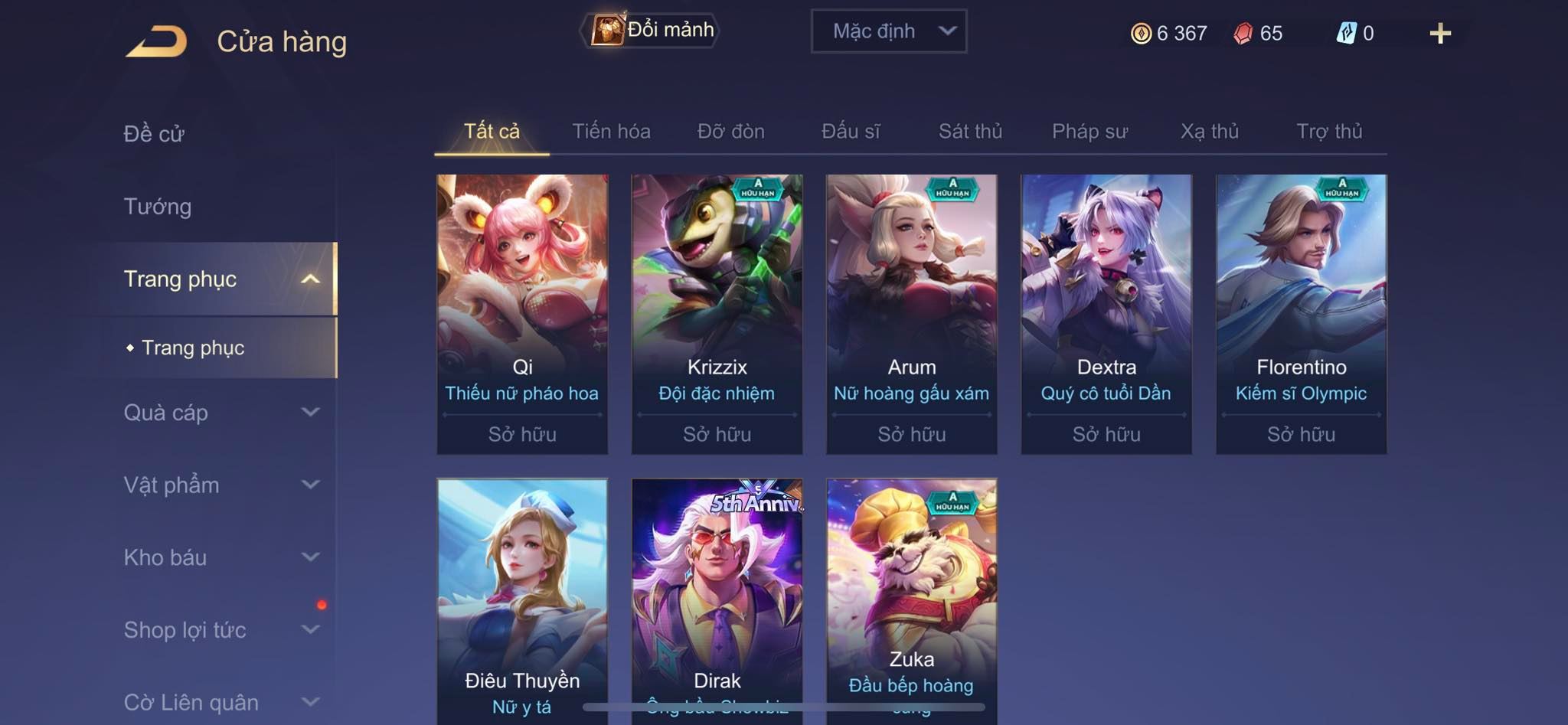This screenshot has width=1568, height=725.
Task: Add currency with the plus button
Action: [x=1439, y=34]
